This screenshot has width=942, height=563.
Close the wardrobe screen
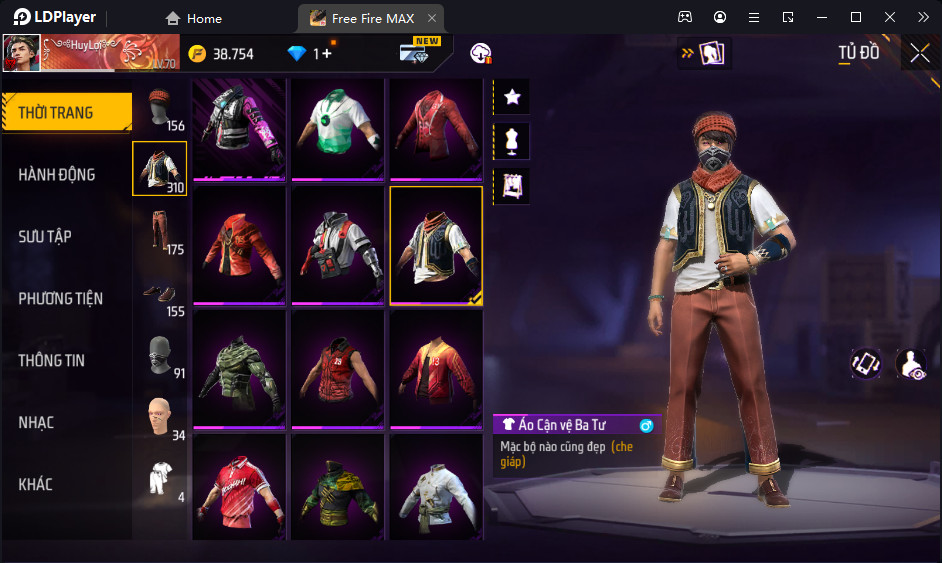920,53
